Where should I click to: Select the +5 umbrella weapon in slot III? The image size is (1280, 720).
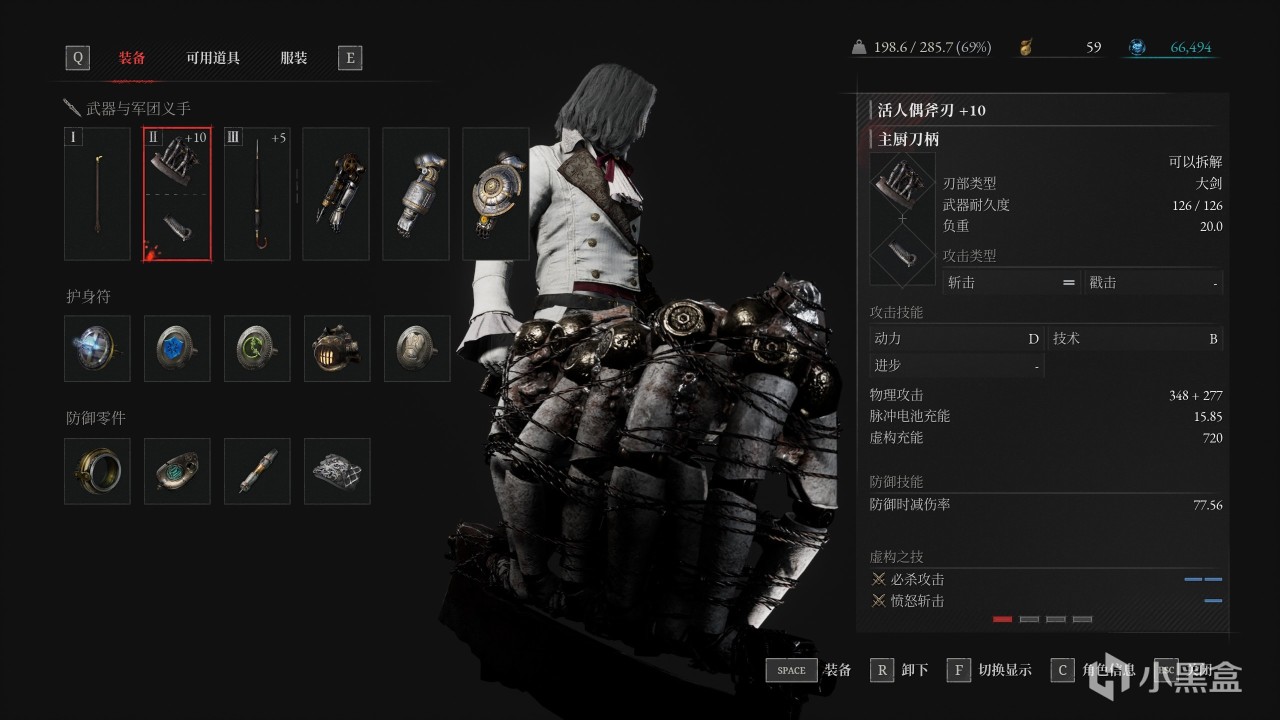pyautogui.click(x=257, y=194)
